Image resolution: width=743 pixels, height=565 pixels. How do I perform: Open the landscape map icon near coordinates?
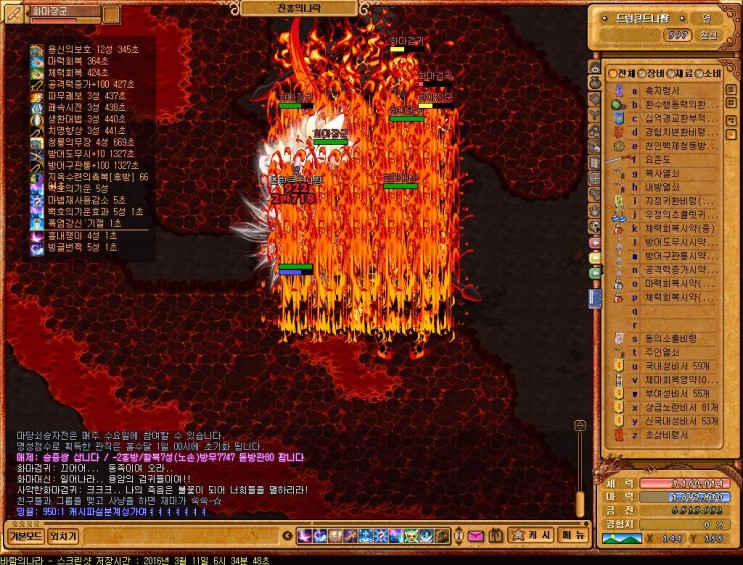pyautogui.click(x=620, y=539)
